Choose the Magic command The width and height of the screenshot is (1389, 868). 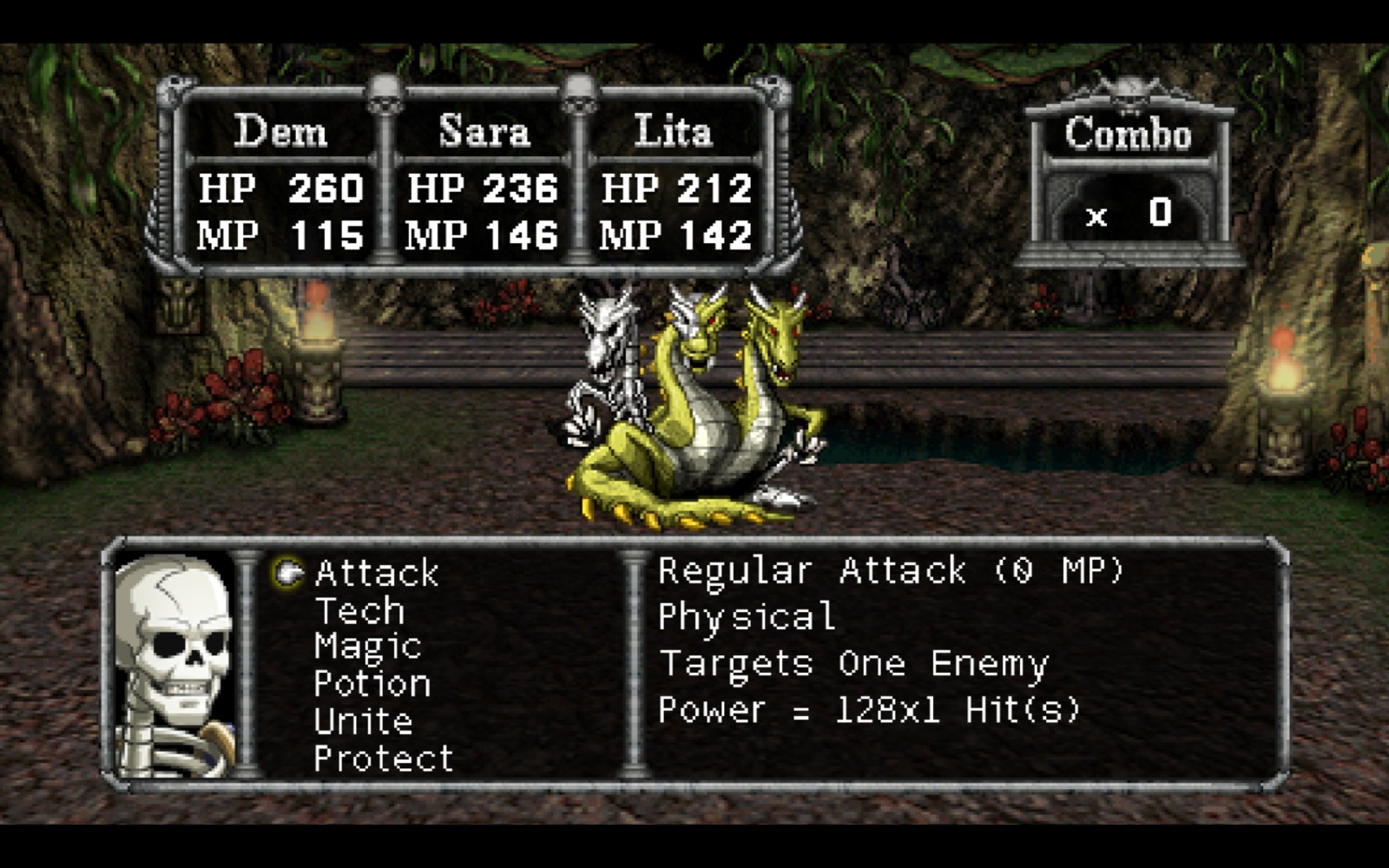(x=367, y=648)
